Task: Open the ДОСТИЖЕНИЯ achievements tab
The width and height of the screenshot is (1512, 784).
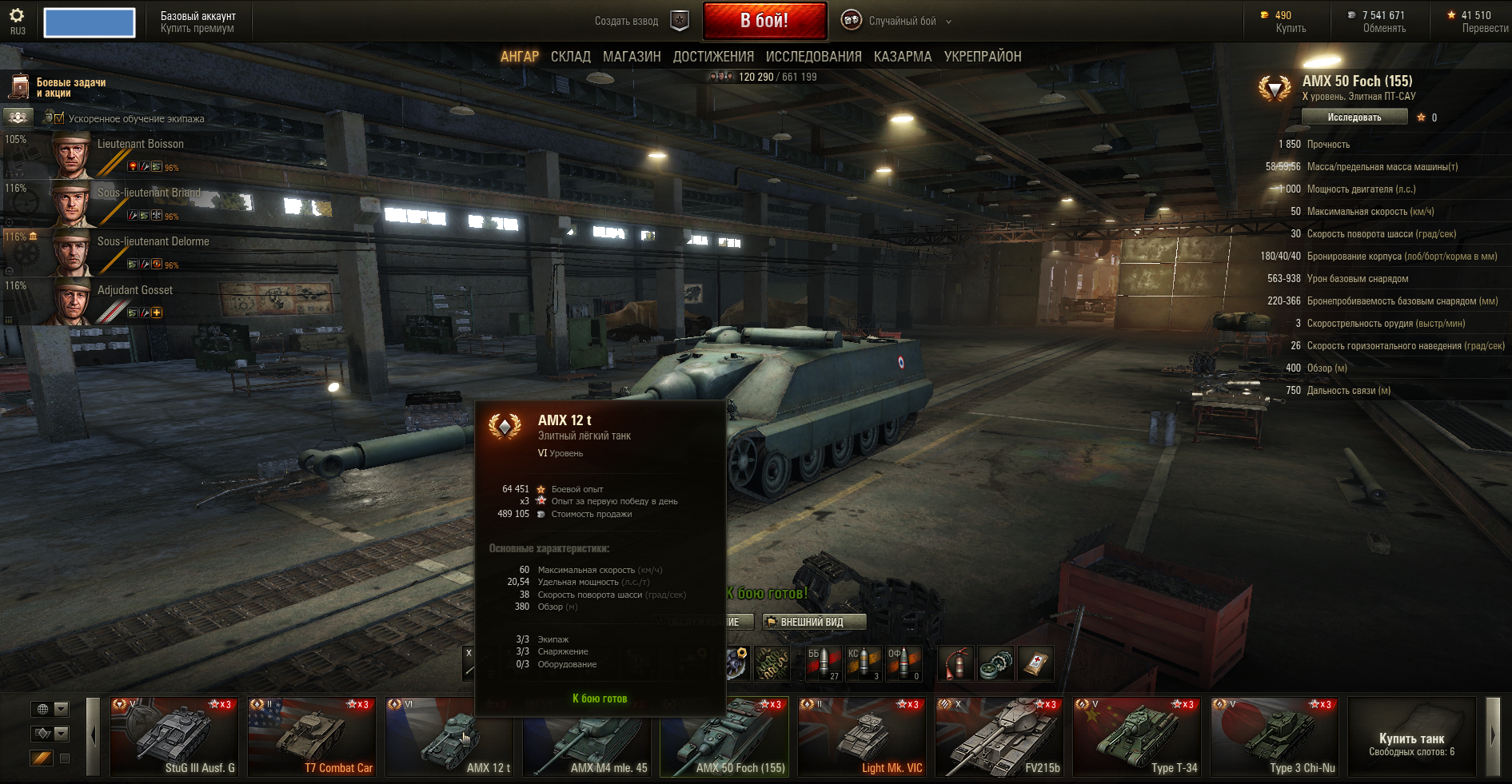Action: click(x=712, y=57)
